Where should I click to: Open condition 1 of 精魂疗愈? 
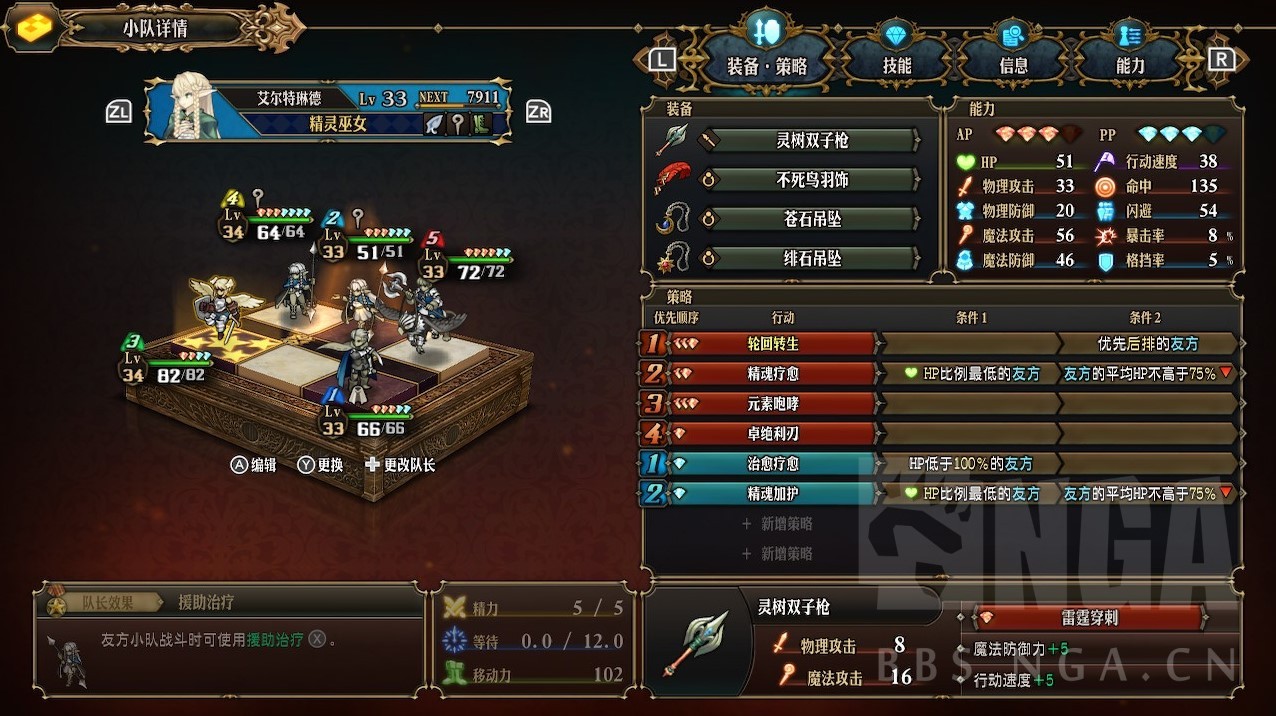click(970, 374)
